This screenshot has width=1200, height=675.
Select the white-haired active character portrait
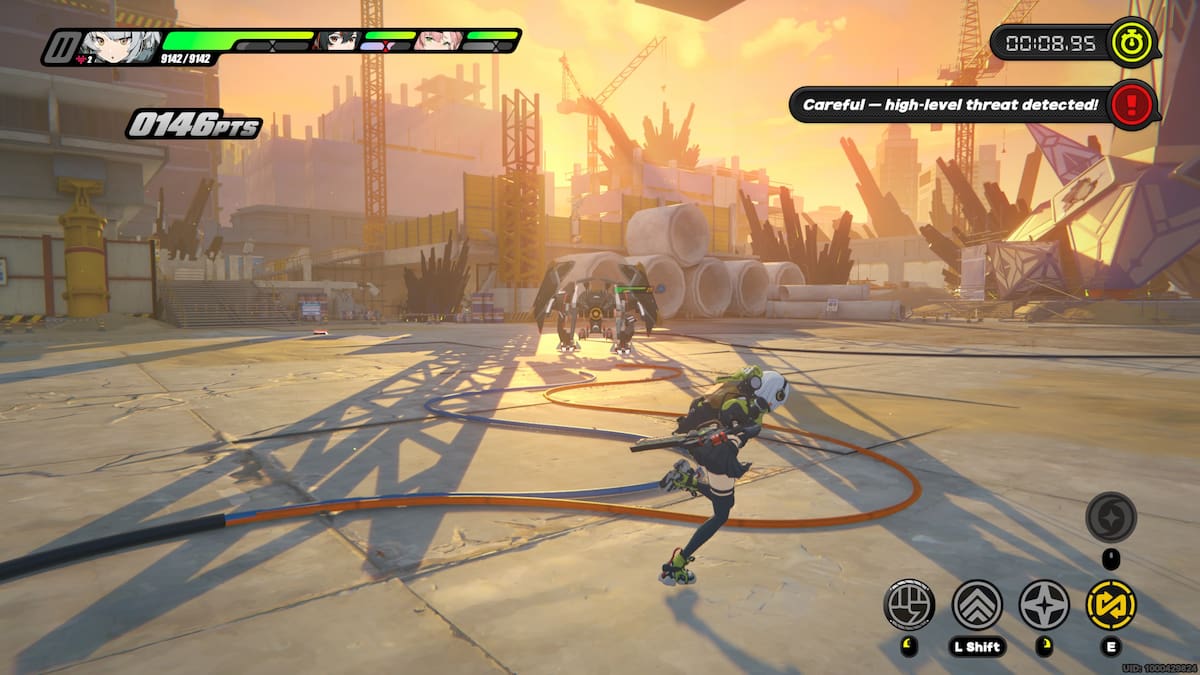click(x=120, y=45)
